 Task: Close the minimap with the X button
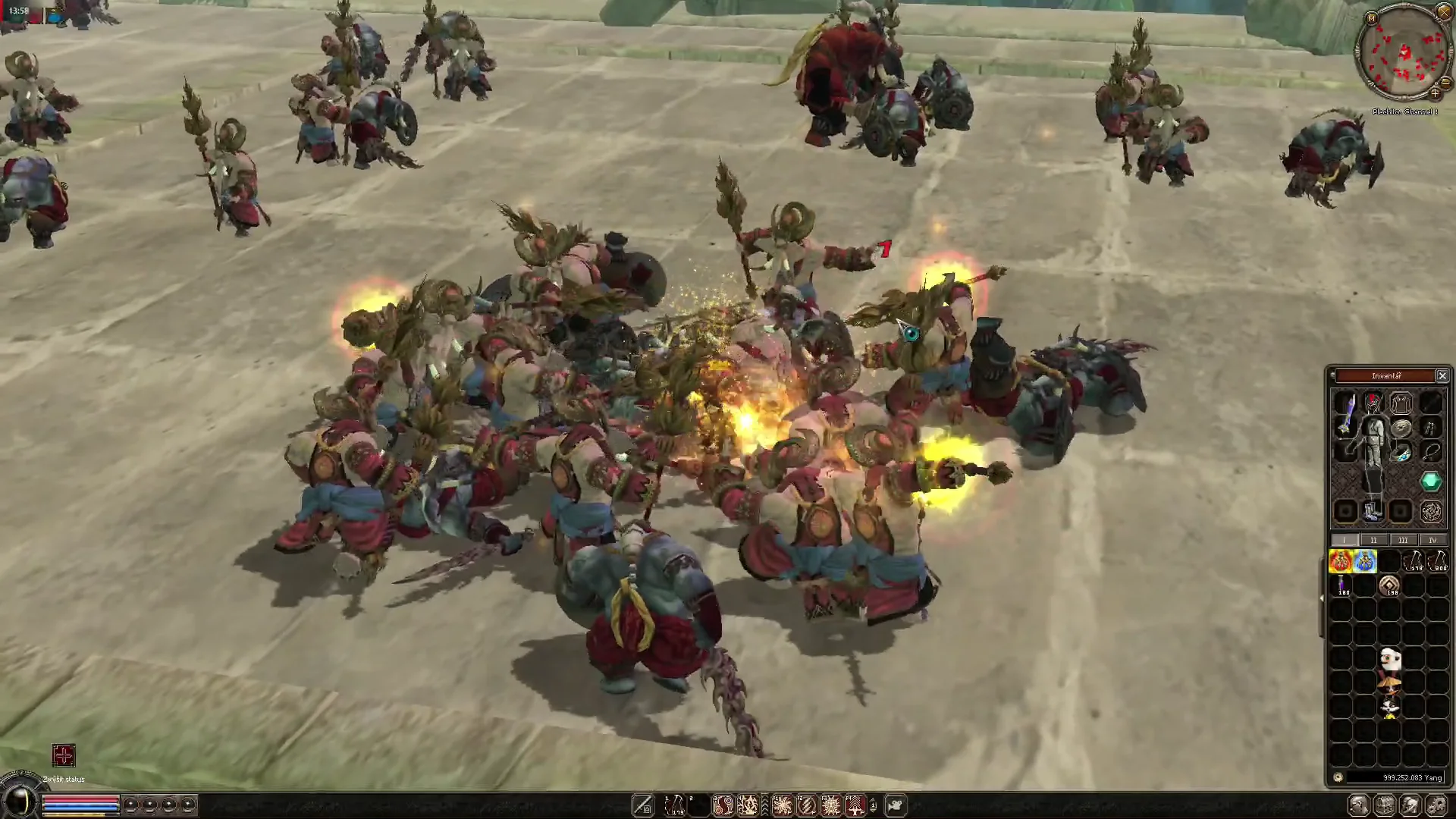1444,12
